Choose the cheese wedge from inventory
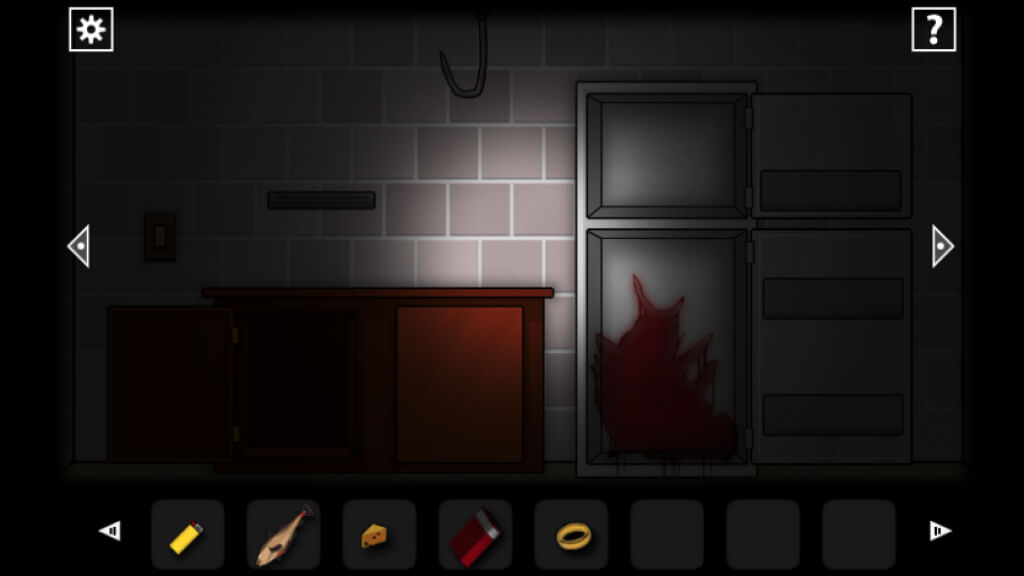 pyautogui.click(x=379, y=535)
